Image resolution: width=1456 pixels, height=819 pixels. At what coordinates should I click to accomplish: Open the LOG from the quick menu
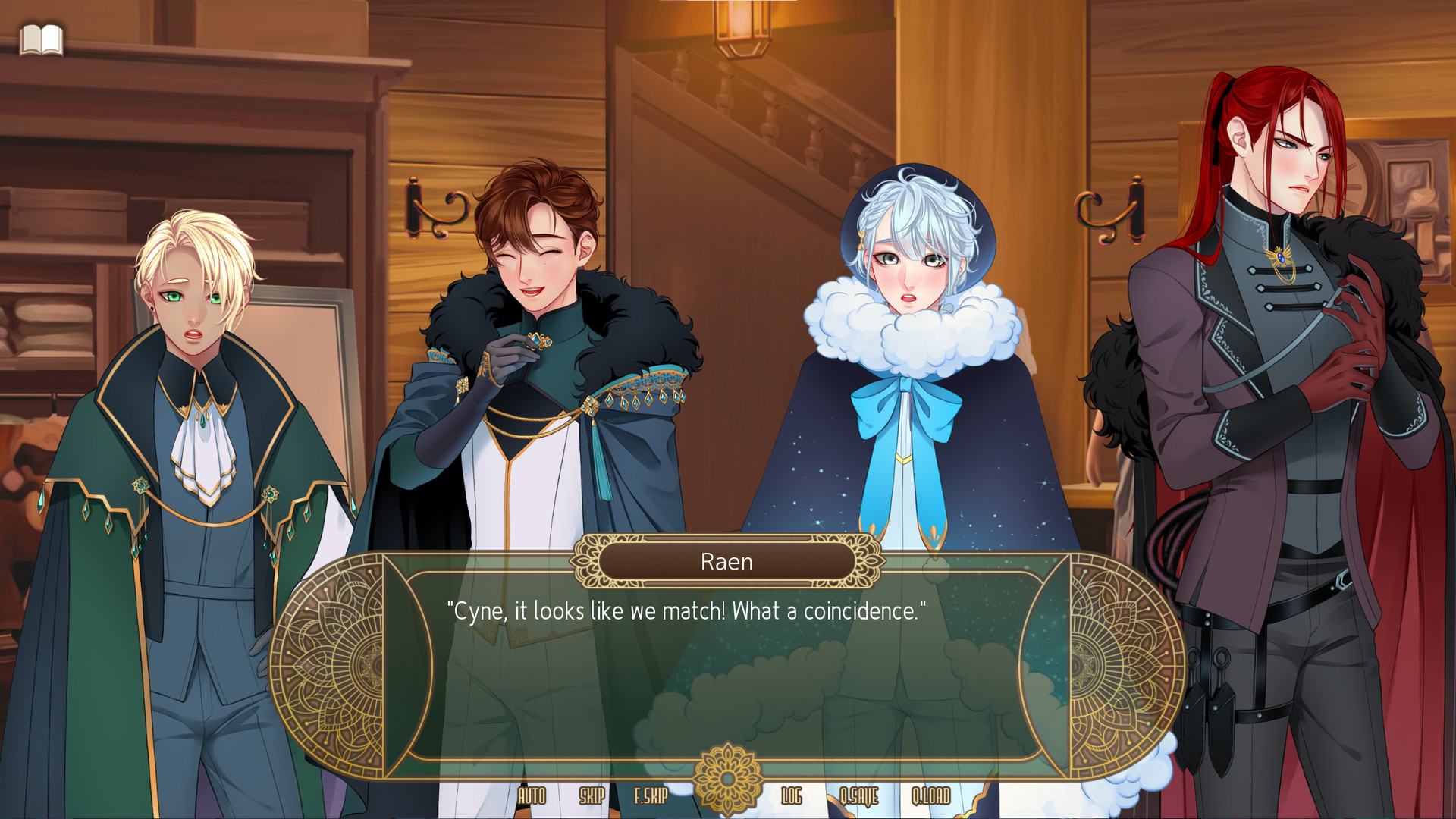[x=792, y=797]
